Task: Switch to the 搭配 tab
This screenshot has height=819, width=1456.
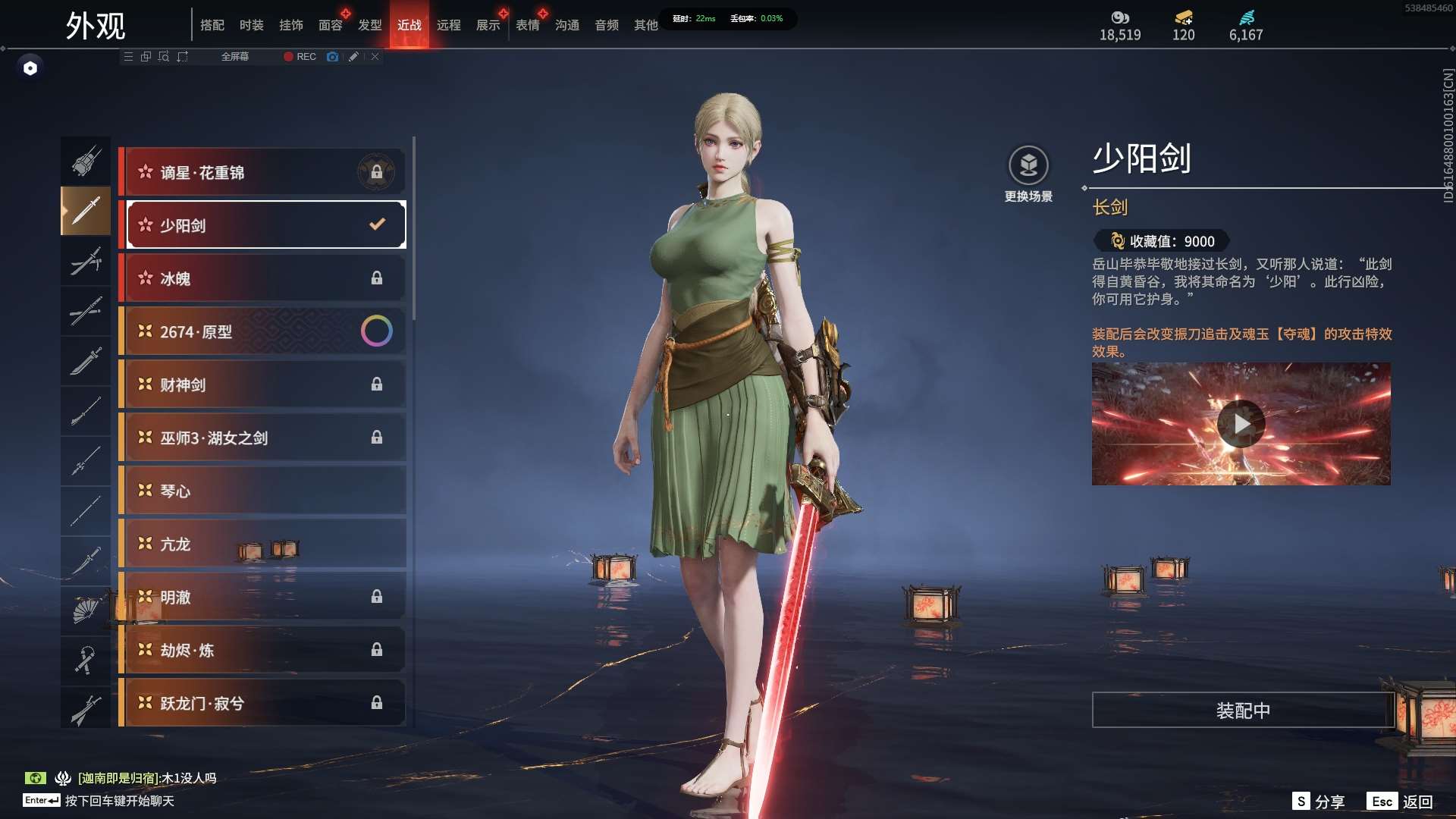Action: [212, 25]
